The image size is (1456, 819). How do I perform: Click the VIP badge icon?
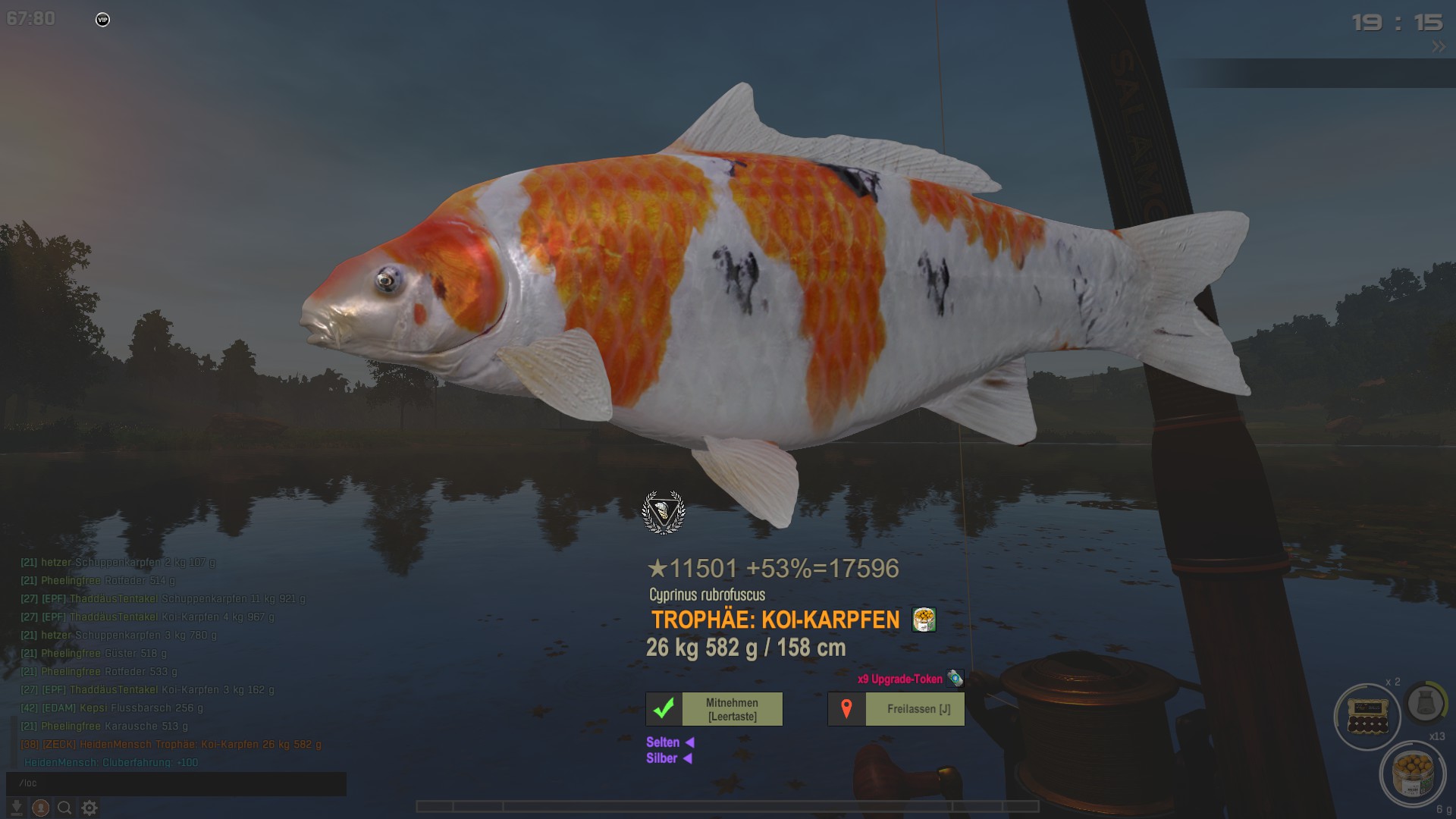(103, 20)
